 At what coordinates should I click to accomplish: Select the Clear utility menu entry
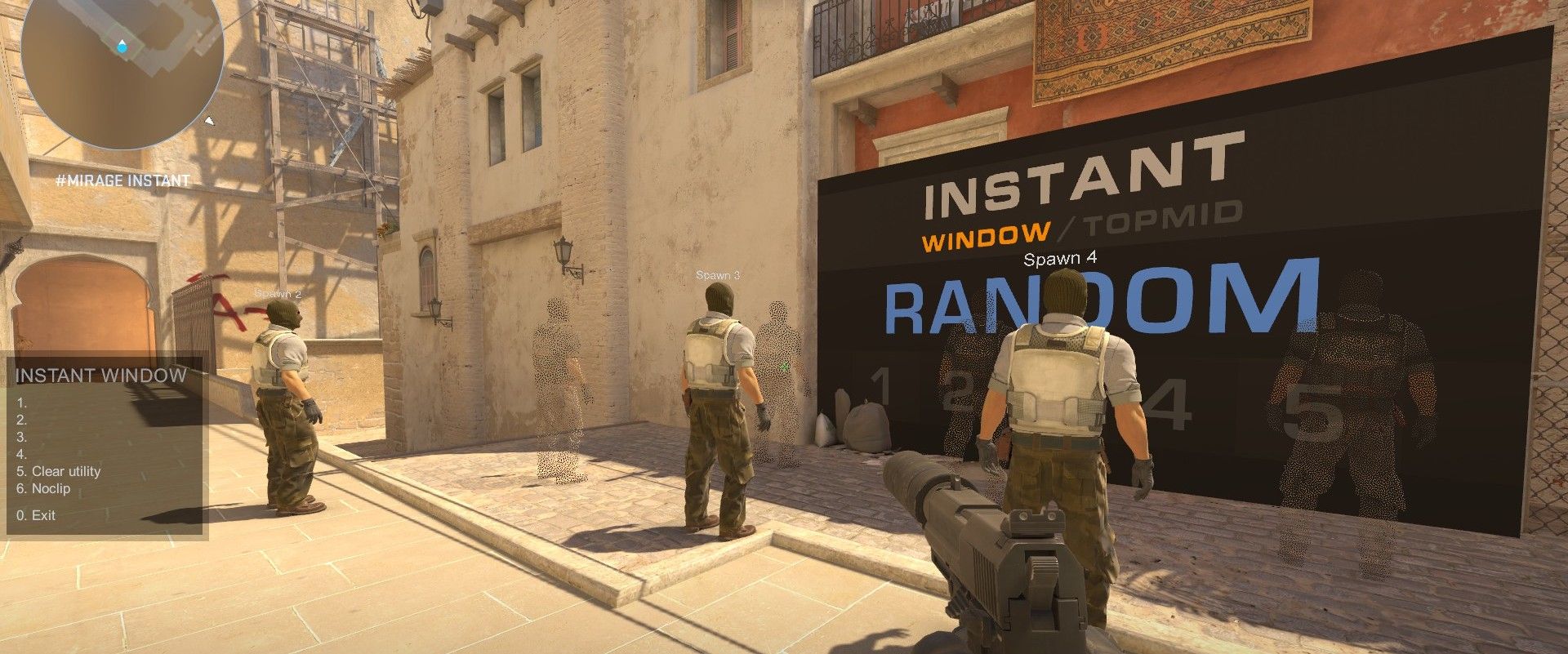[59, 471]
